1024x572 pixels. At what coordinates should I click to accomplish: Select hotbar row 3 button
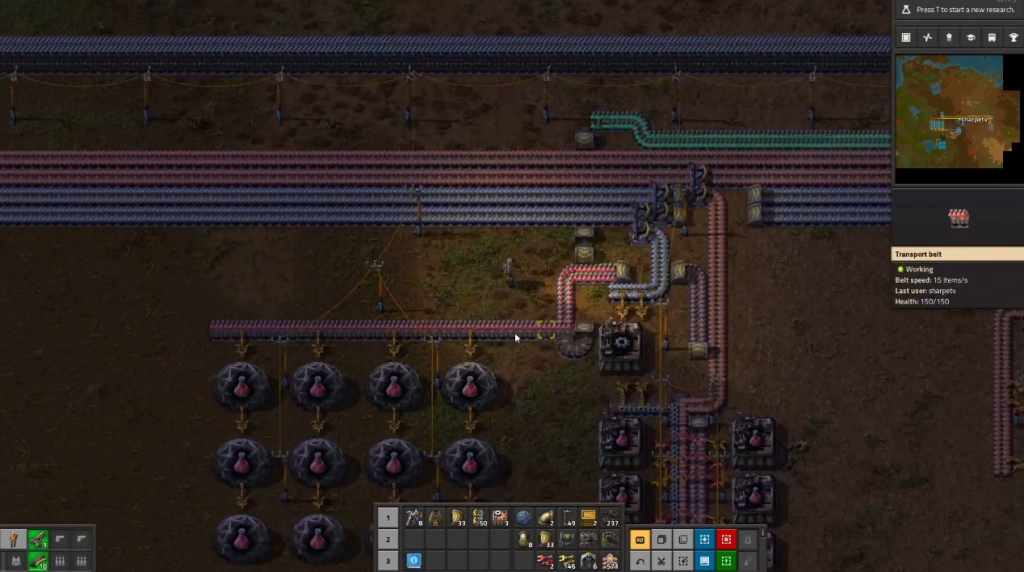pos(387,561)
